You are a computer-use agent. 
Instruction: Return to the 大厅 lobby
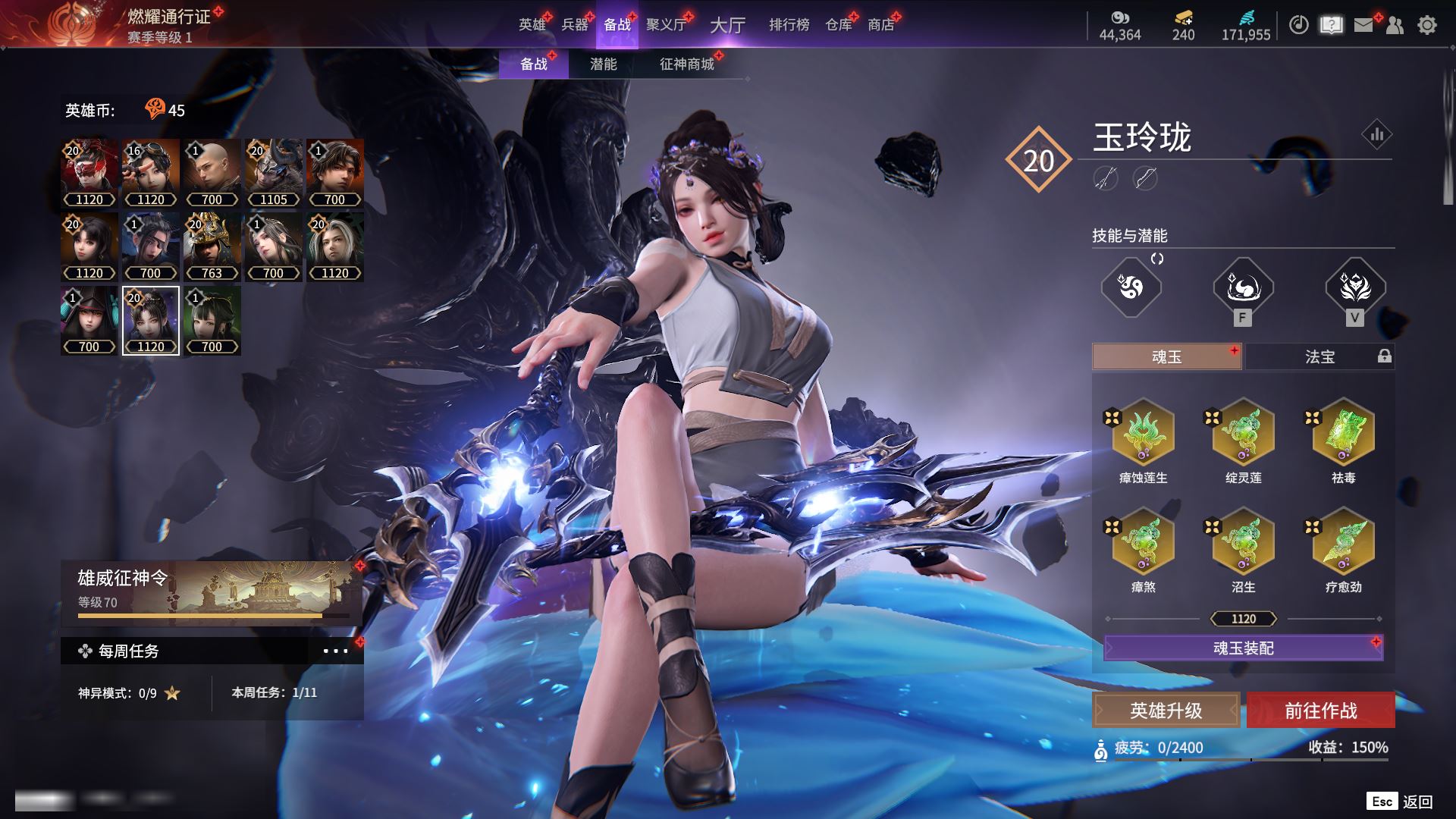727,25
